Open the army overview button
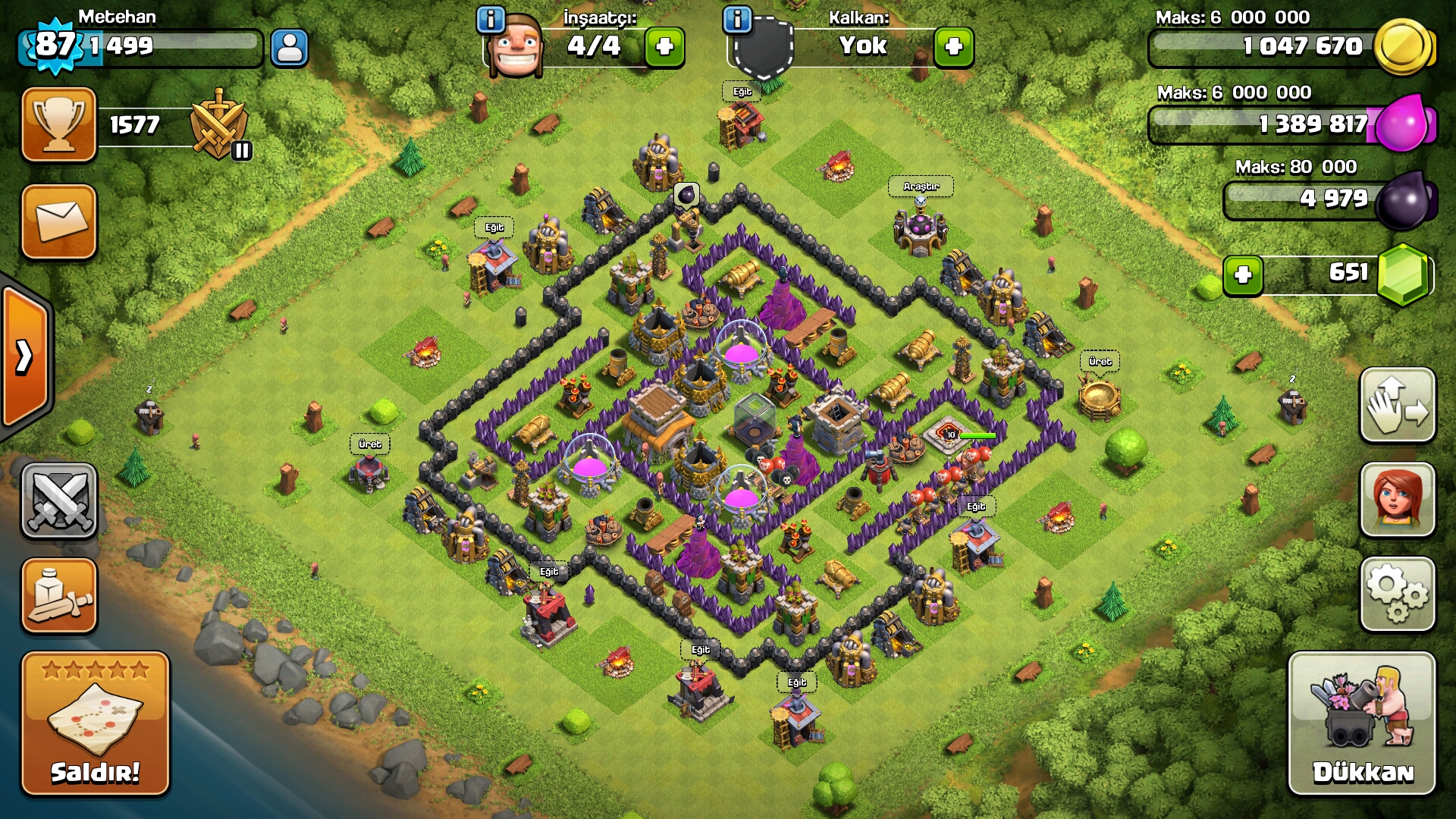Image resolution: width=1456 pixels, height=819 pixels. 59,596
